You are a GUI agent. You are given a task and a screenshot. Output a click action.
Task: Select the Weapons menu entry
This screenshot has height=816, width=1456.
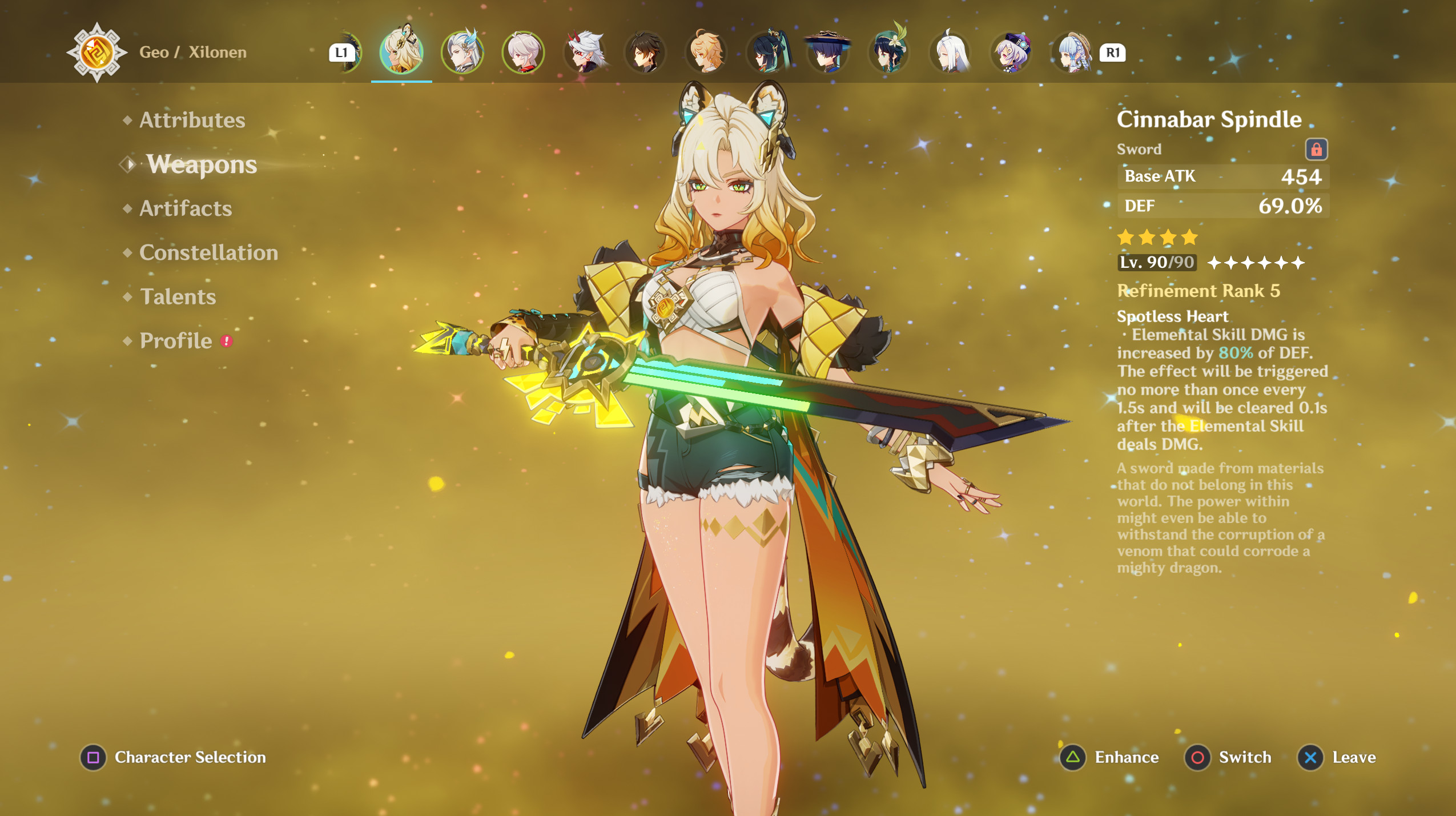tap(202, 164)
